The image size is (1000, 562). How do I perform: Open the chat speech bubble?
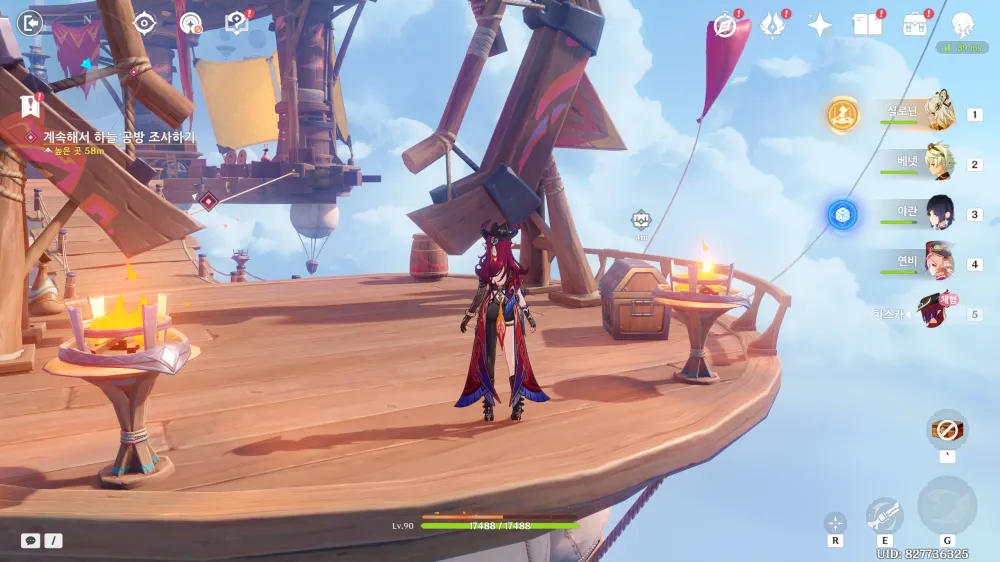click(31, 540)
